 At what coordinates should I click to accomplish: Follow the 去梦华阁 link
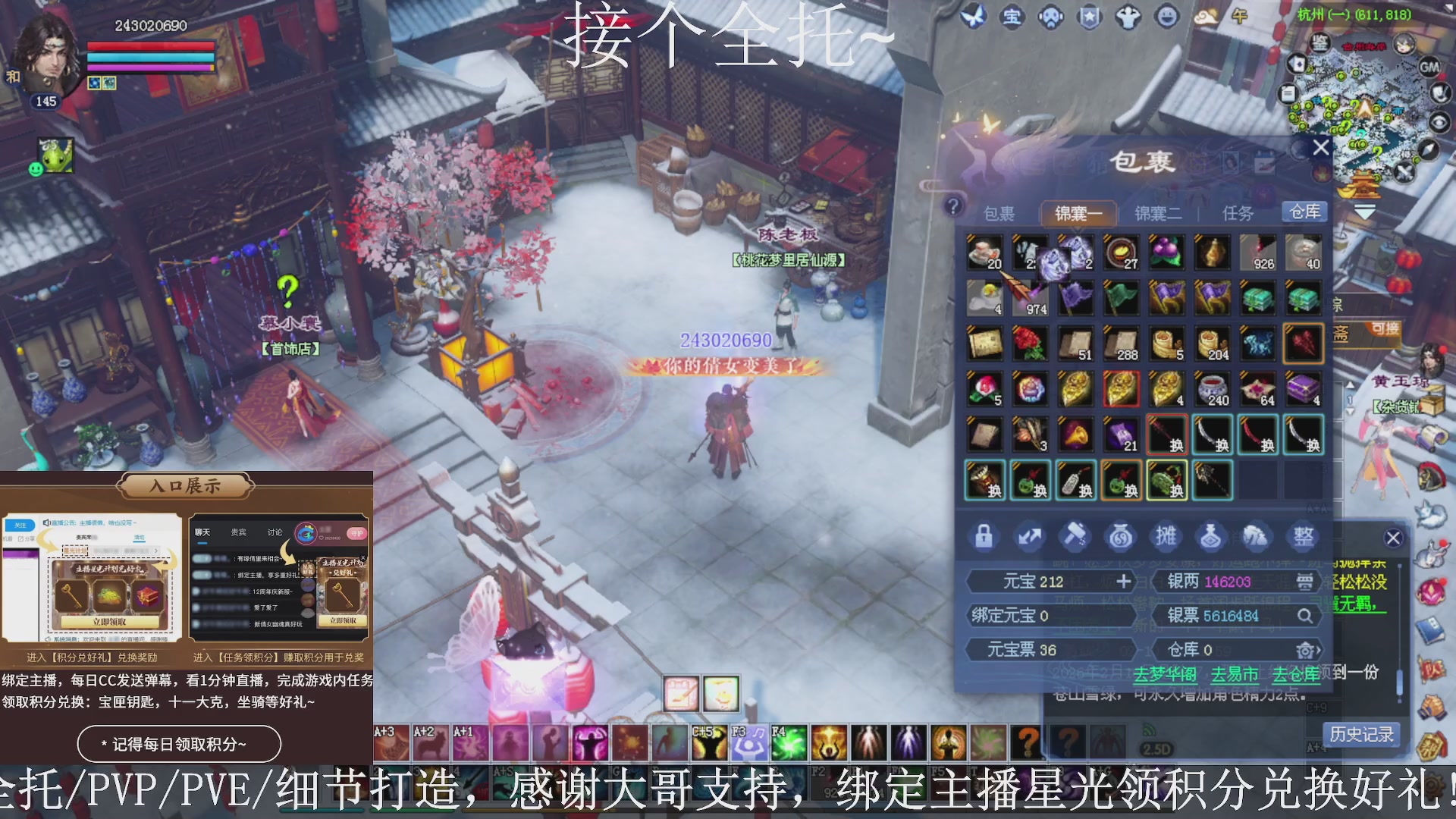(x=1166, y=673)
